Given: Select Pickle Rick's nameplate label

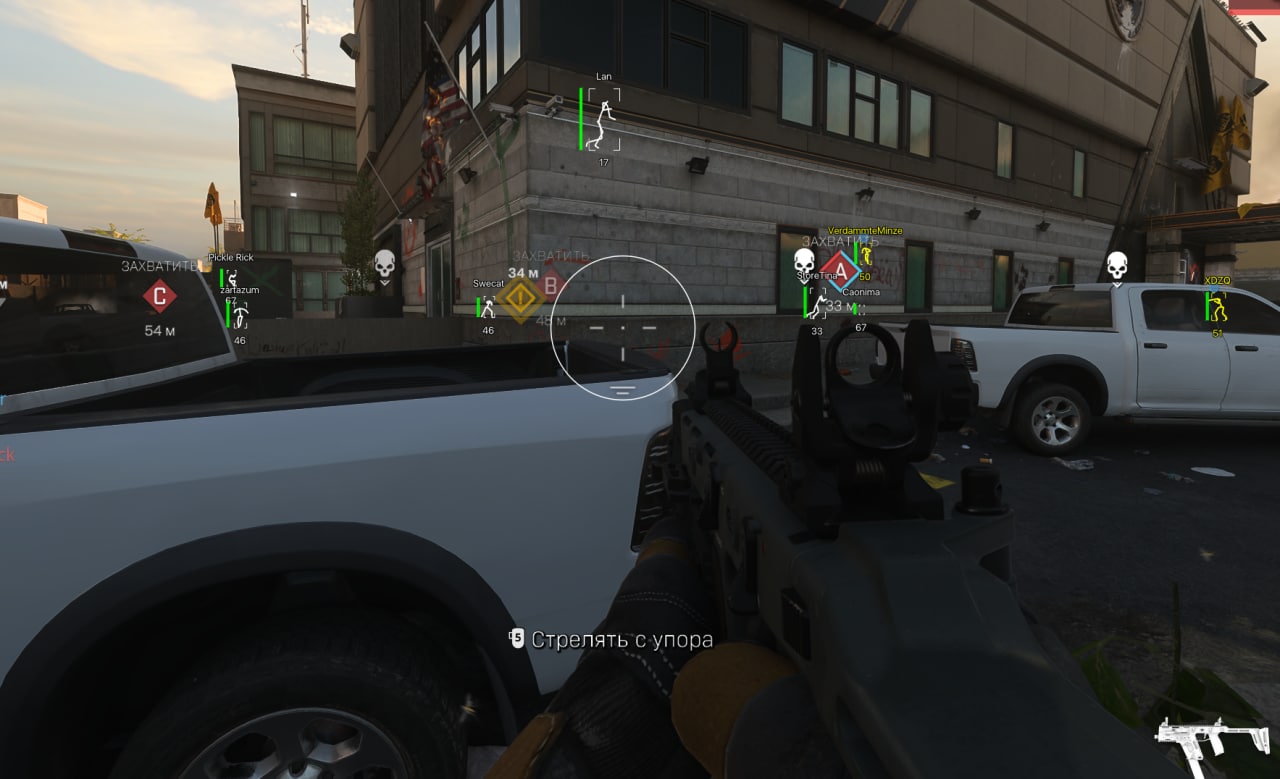Looking at the screenshot, I should 231,256.
